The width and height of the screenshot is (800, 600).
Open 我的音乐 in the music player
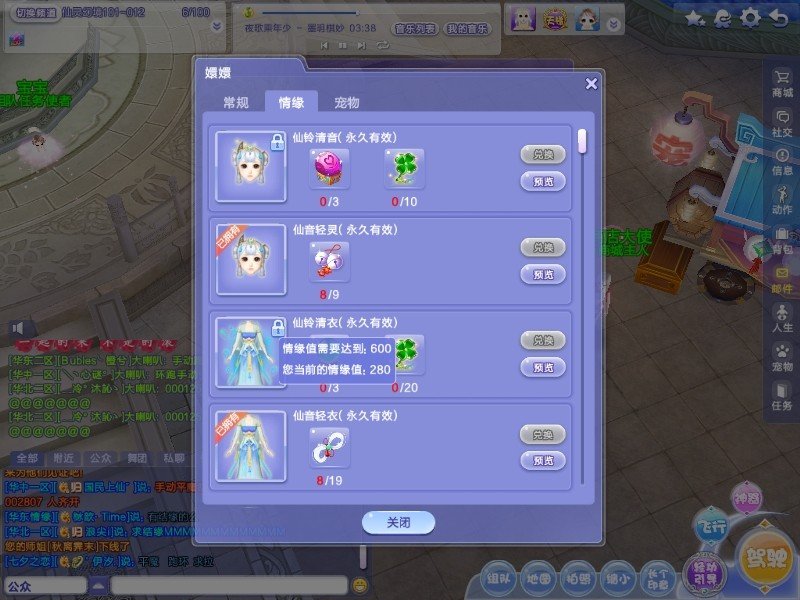[x=467, y=30]
